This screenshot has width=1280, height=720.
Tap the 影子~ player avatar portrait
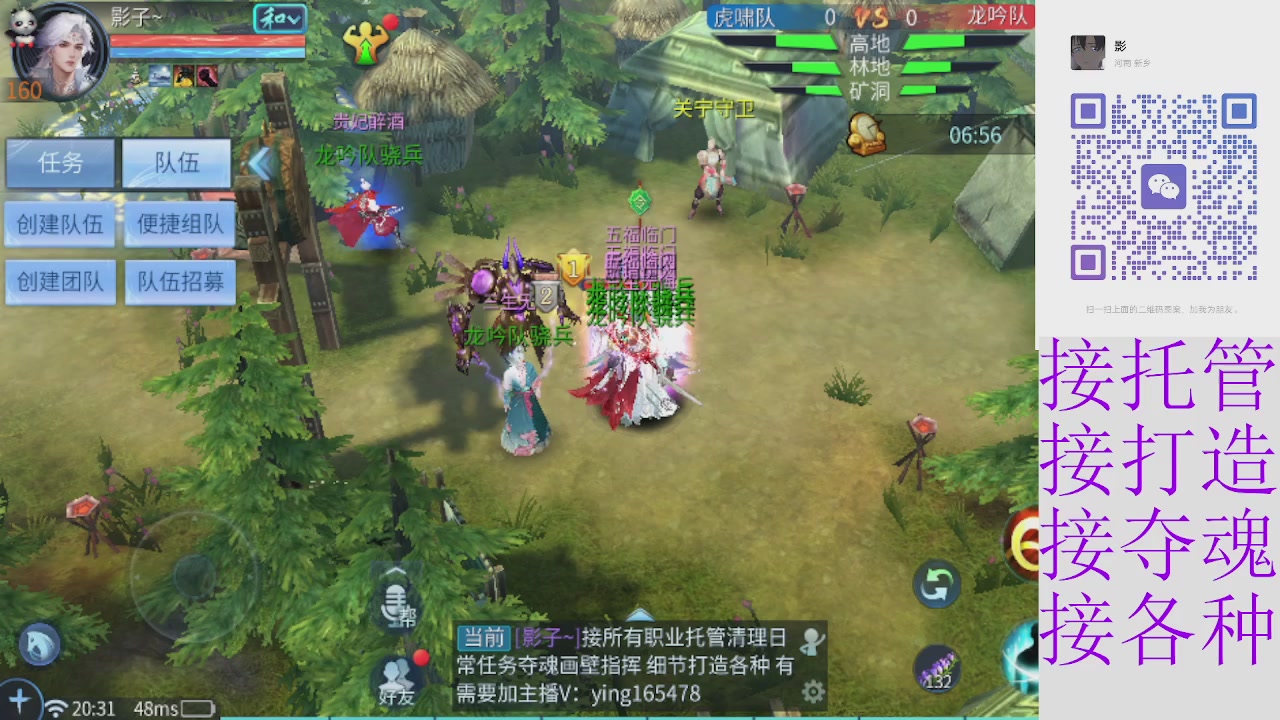tap(62, 52)
